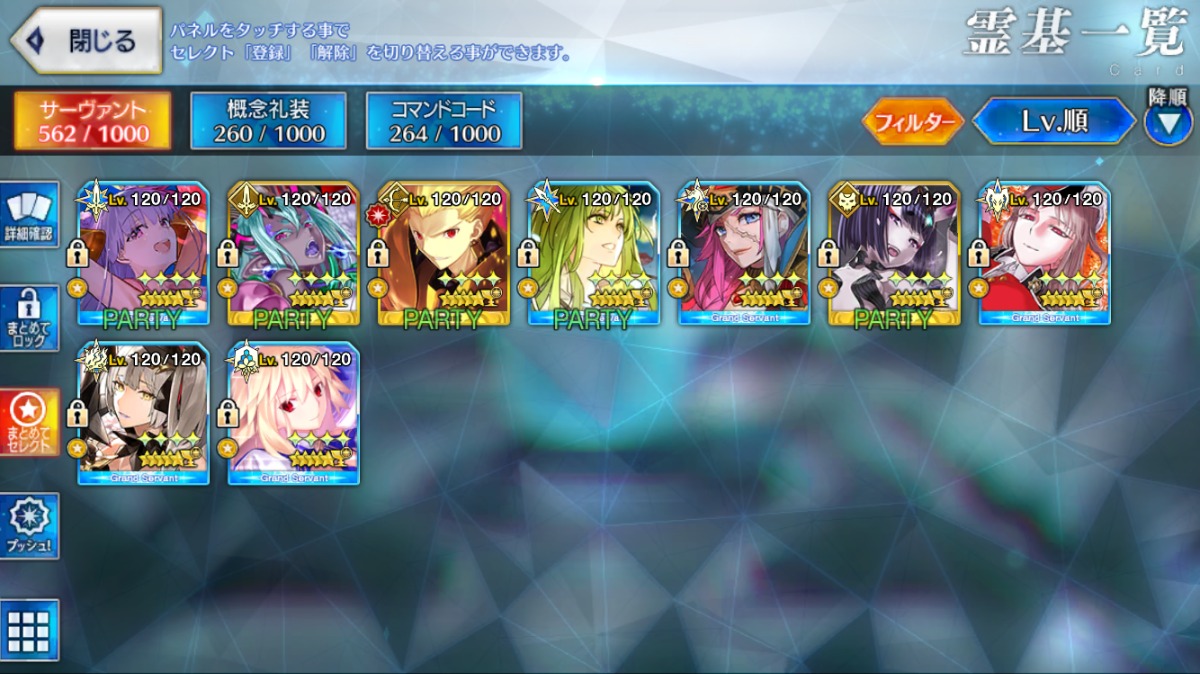Tap the プッシュ! button
This screenshot has width=1200, height=674.
tap(29, 525)
